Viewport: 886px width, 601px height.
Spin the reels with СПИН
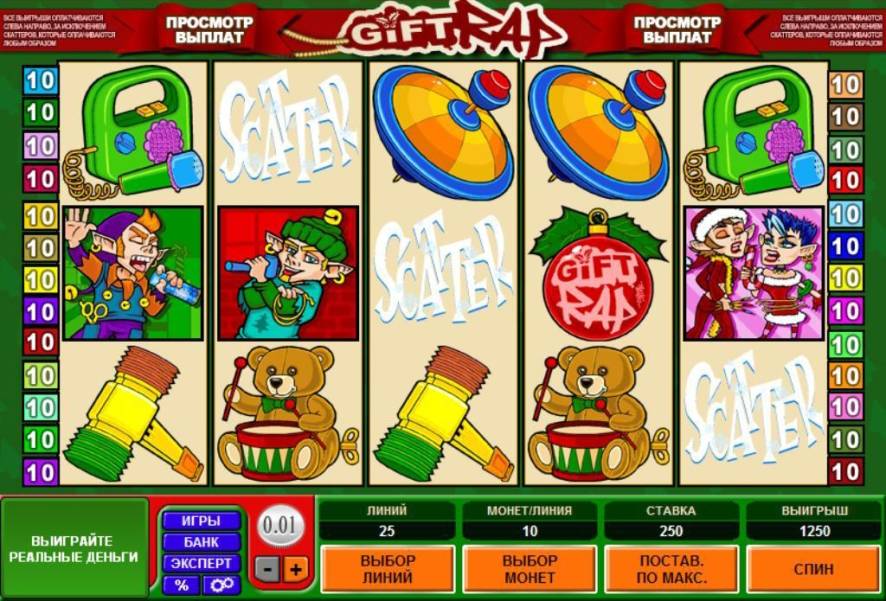click(814, 569)
